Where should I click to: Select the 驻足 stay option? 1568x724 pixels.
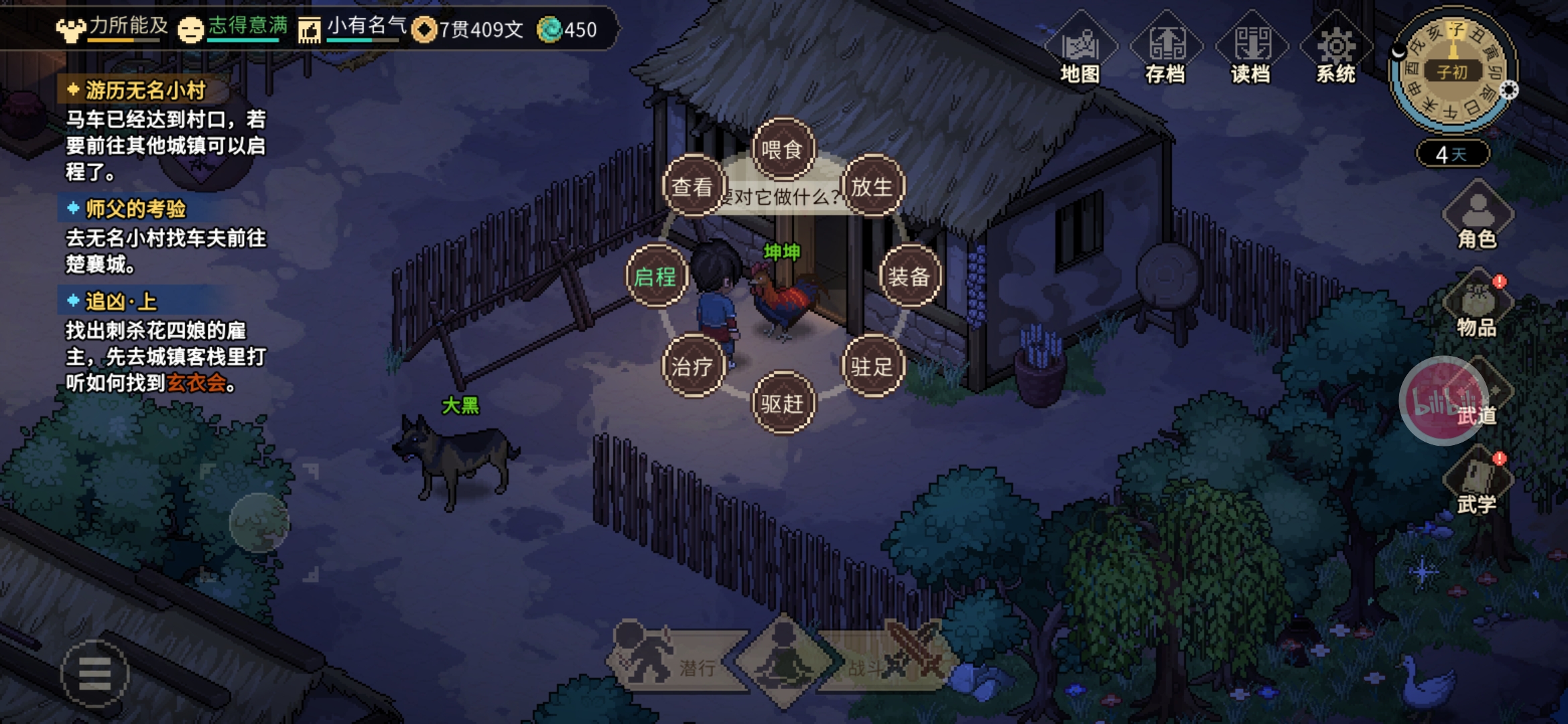point(872,366)
